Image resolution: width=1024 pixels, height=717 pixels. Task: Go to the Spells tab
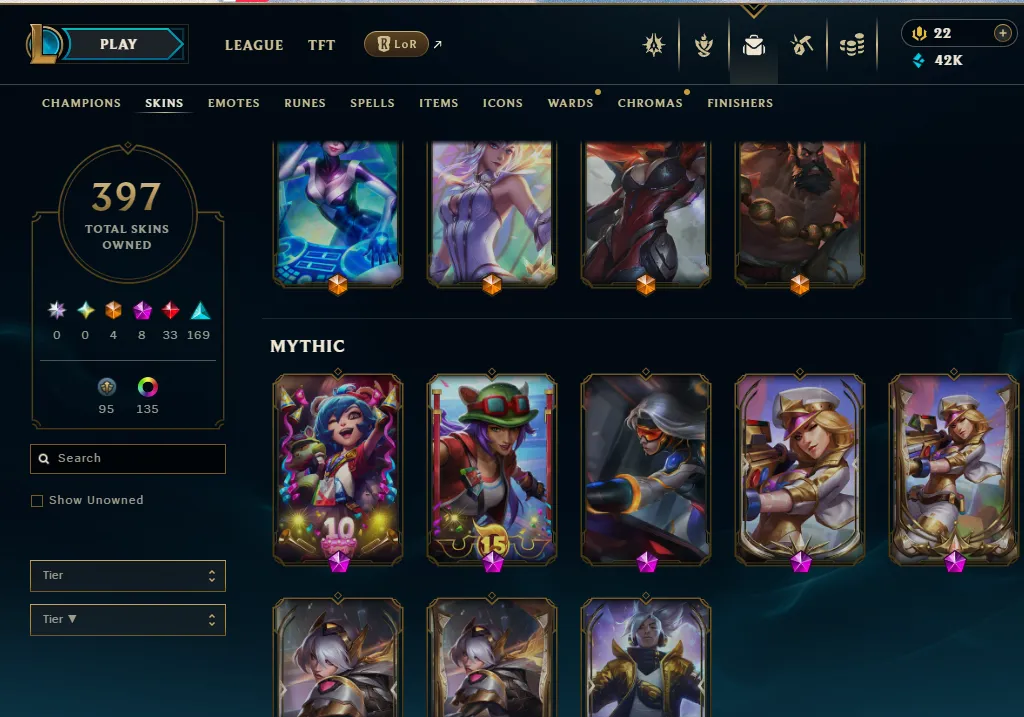pyautogui.click(x=372, y=103)
